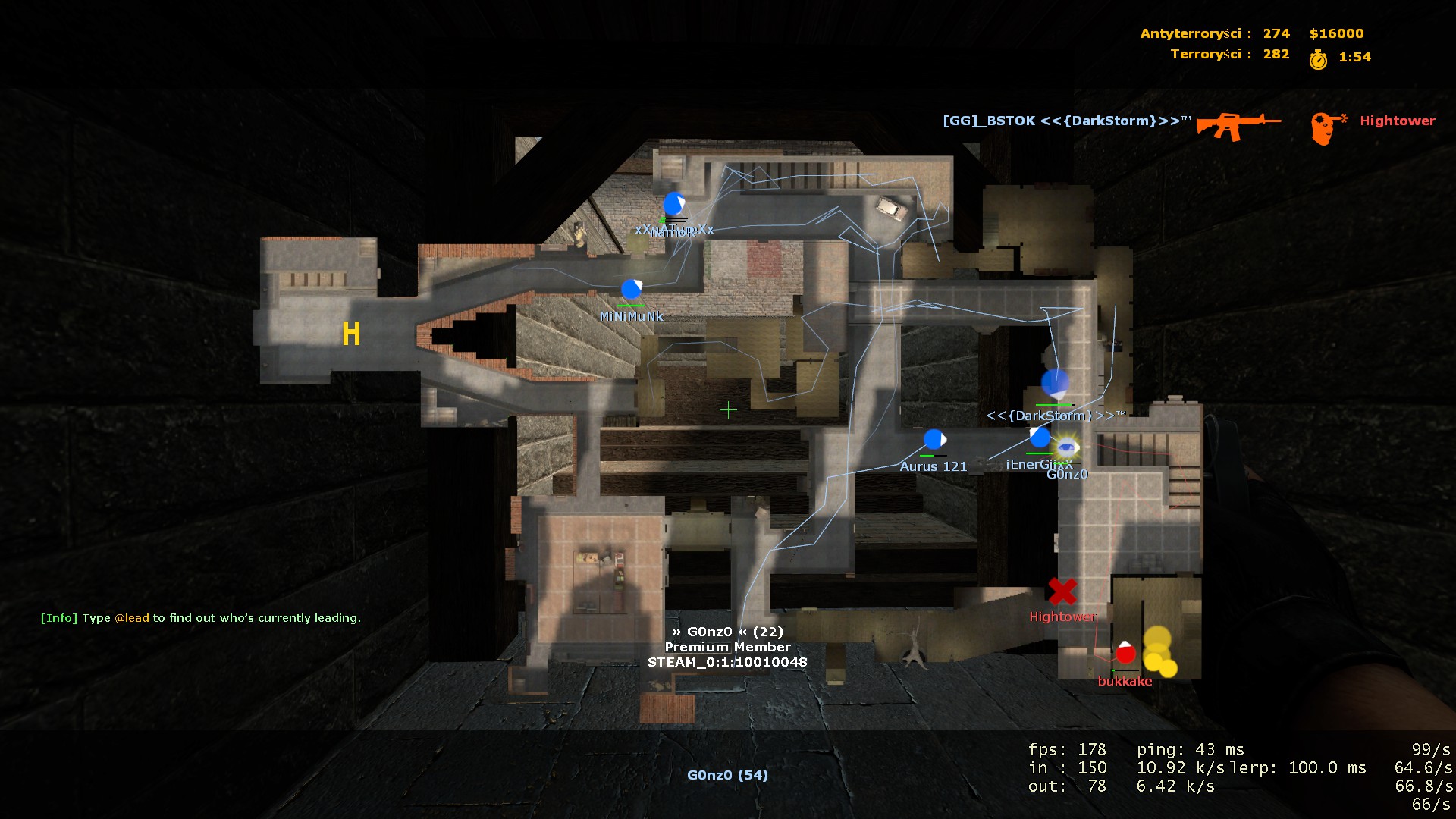Click the headshot icon in the kill feed
This screenshot has height=819, width=1456.
click(1327, 127)
